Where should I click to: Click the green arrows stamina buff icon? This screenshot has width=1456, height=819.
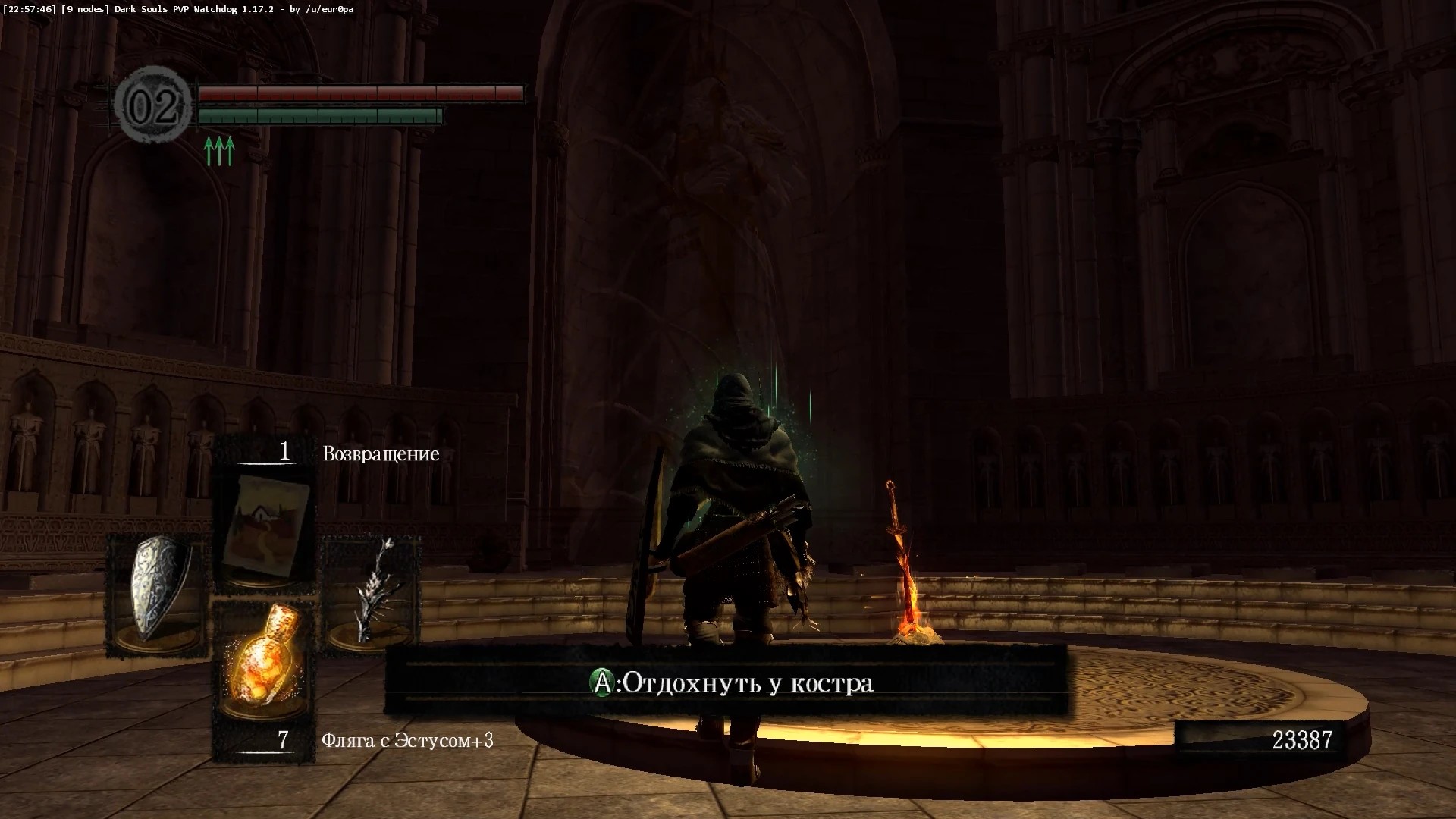coord(219,150)
